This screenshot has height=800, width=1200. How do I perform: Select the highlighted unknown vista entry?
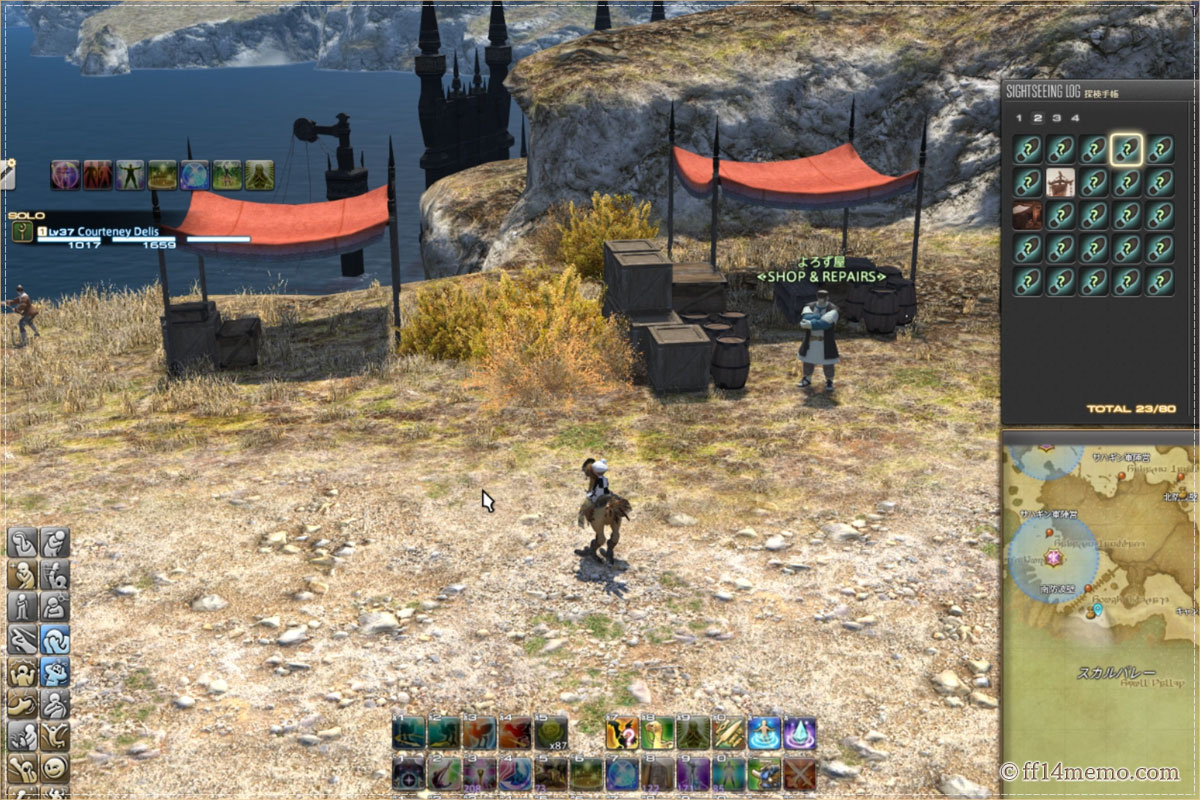click(x=1127, y=150)
